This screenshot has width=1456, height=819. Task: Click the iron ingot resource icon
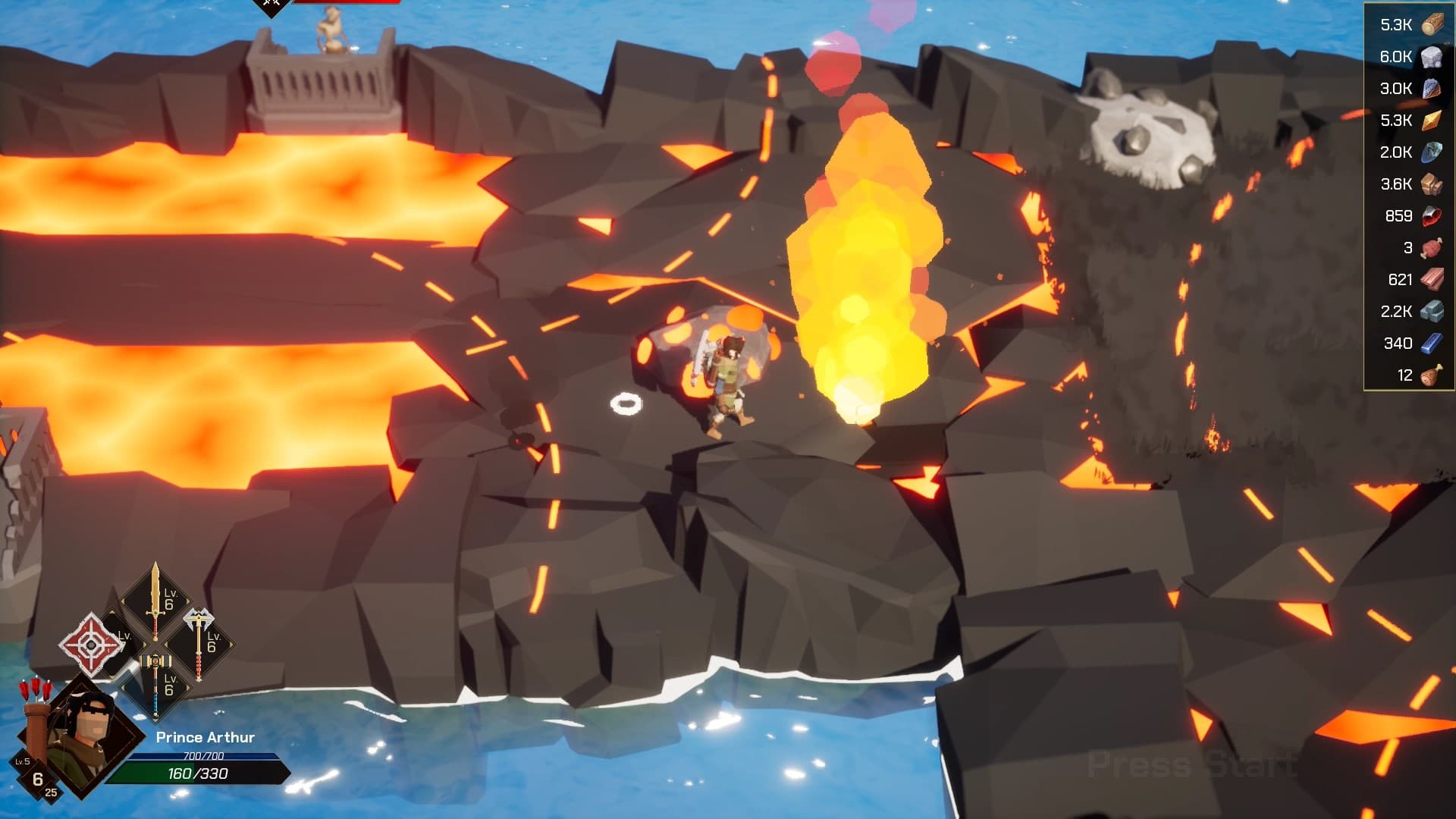(1433, 310)
